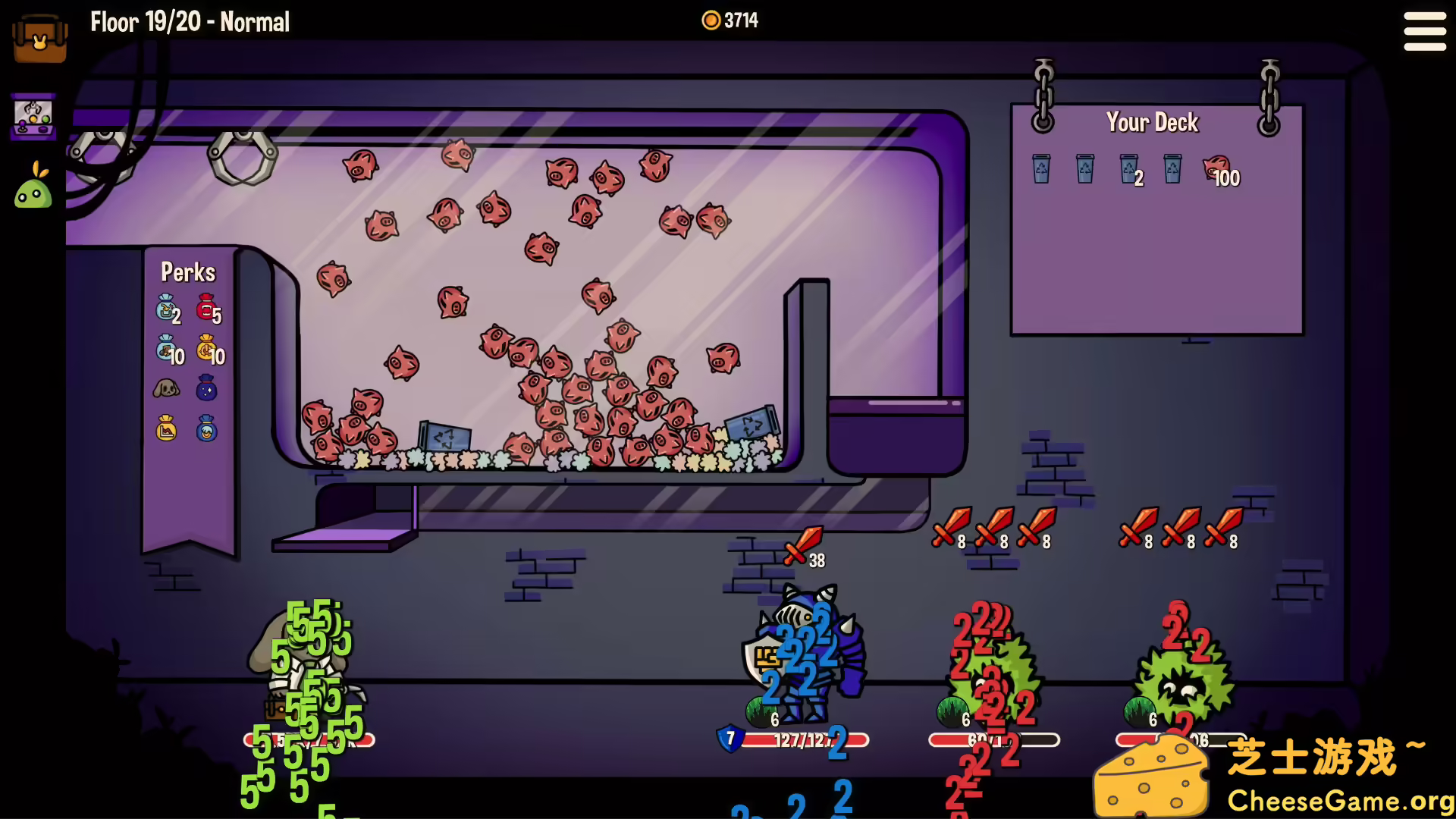The image size is (1456, 819).
Task: Click the yellow chart perk bag
Action: pyautogui.click(x=165, y=429)
